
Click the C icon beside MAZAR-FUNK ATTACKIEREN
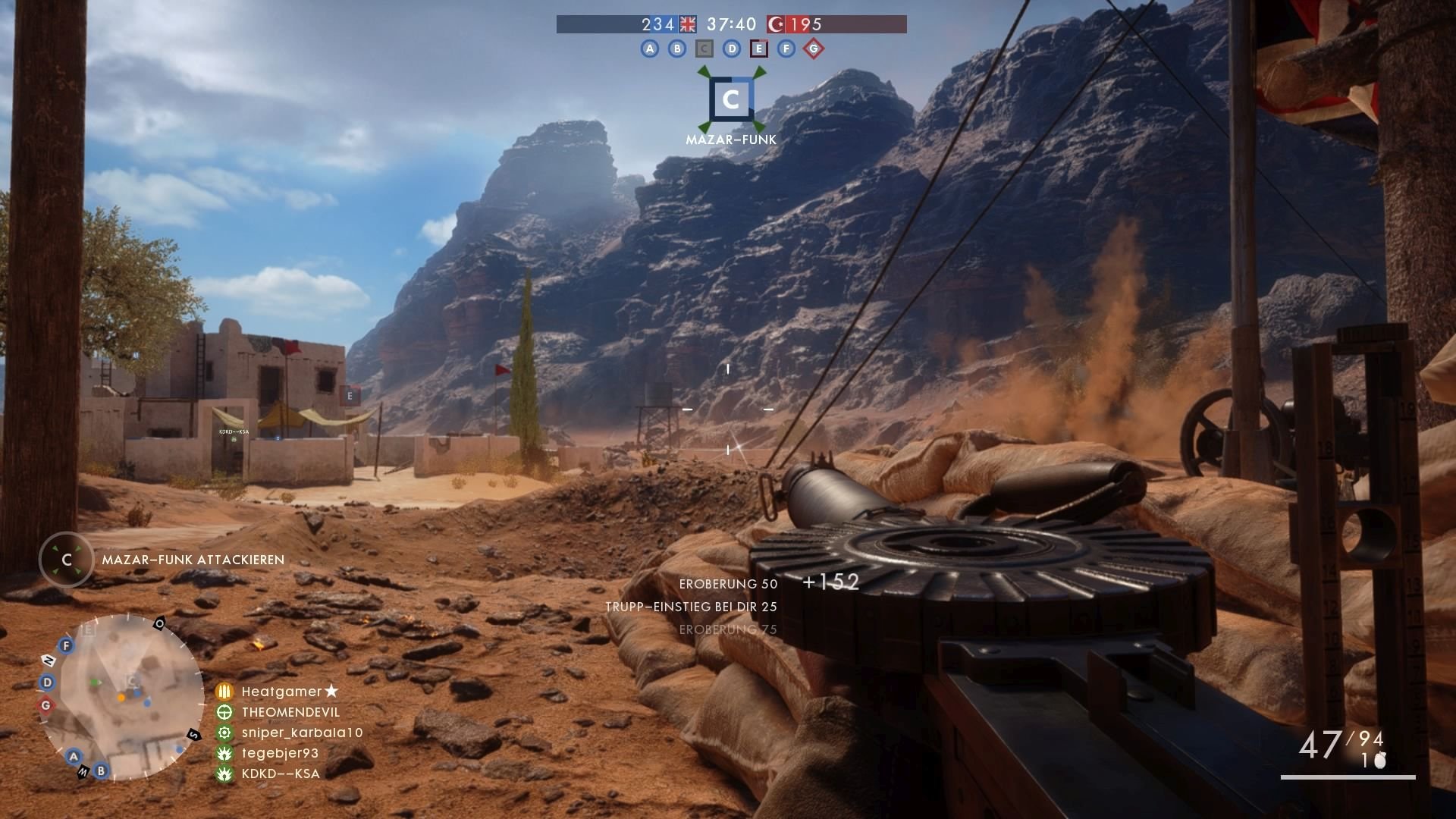point(67,560)
